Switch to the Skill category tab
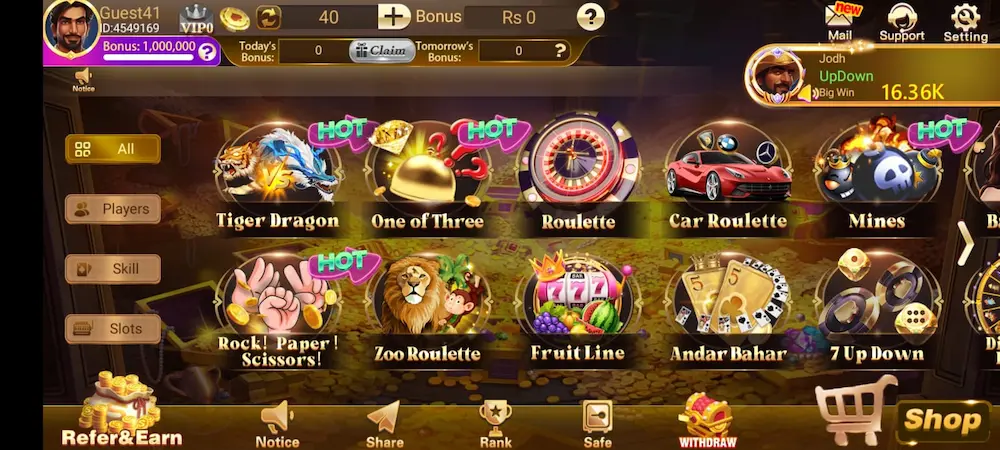 pos(113,269)
